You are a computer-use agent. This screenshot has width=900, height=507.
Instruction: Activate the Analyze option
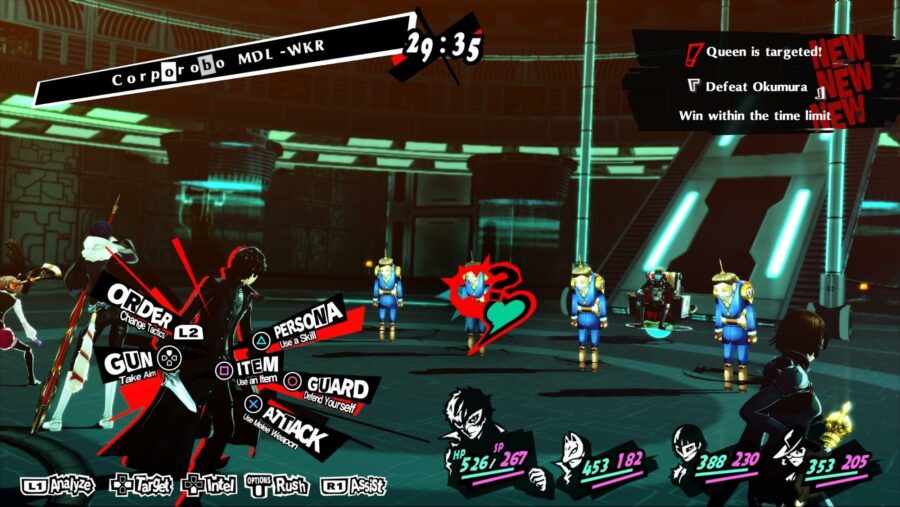click(x=58, y=486)
